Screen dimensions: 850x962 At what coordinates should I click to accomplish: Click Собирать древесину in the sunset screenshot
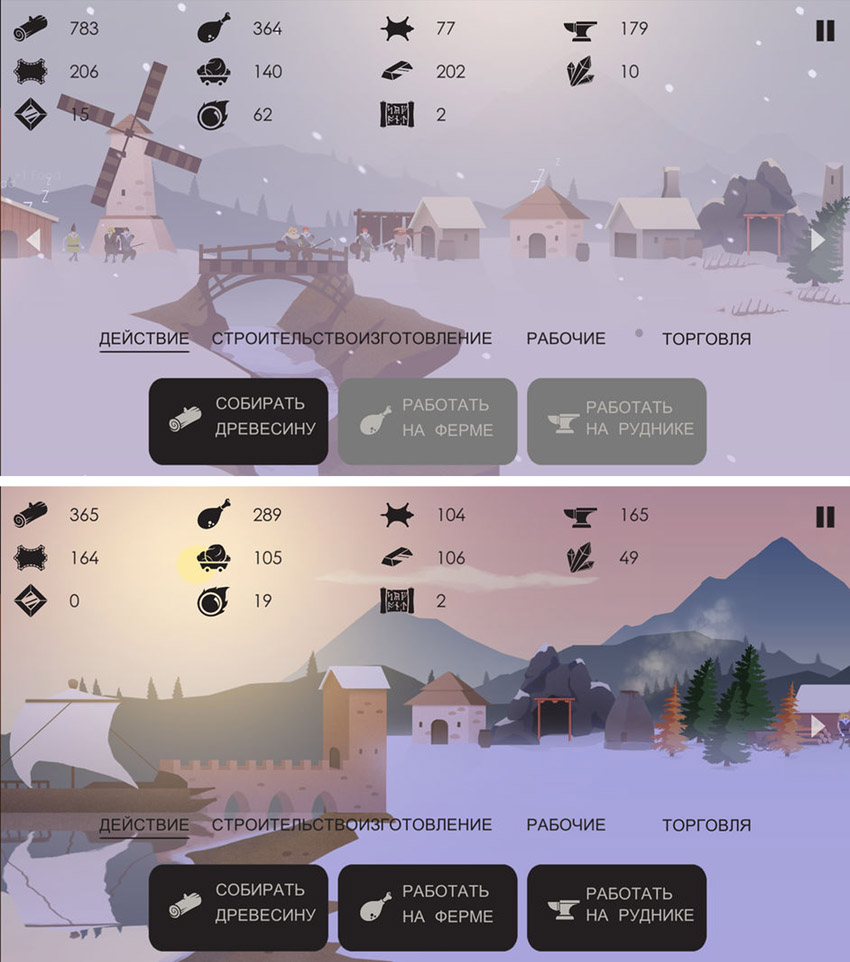pyautogui.click(x=238, y=907)
